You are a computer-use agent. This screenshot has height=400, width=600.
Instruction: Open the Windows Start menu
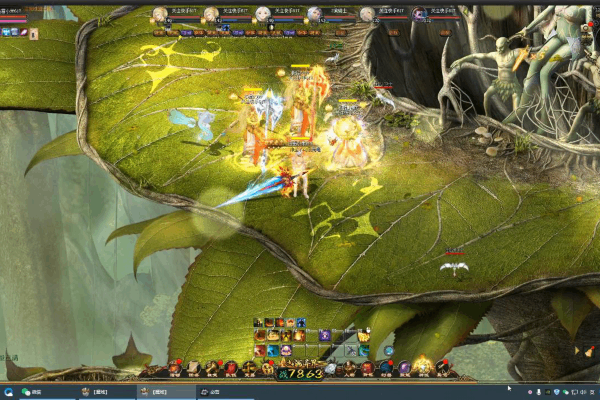click(7, 391)
